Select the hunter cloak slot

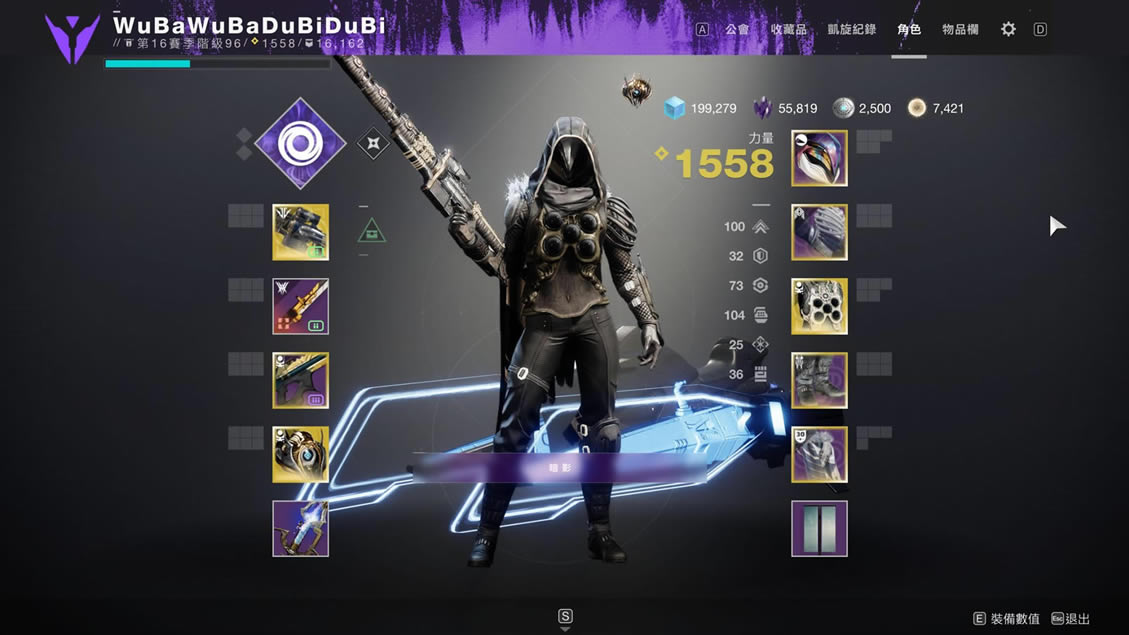tap(819, 454)
